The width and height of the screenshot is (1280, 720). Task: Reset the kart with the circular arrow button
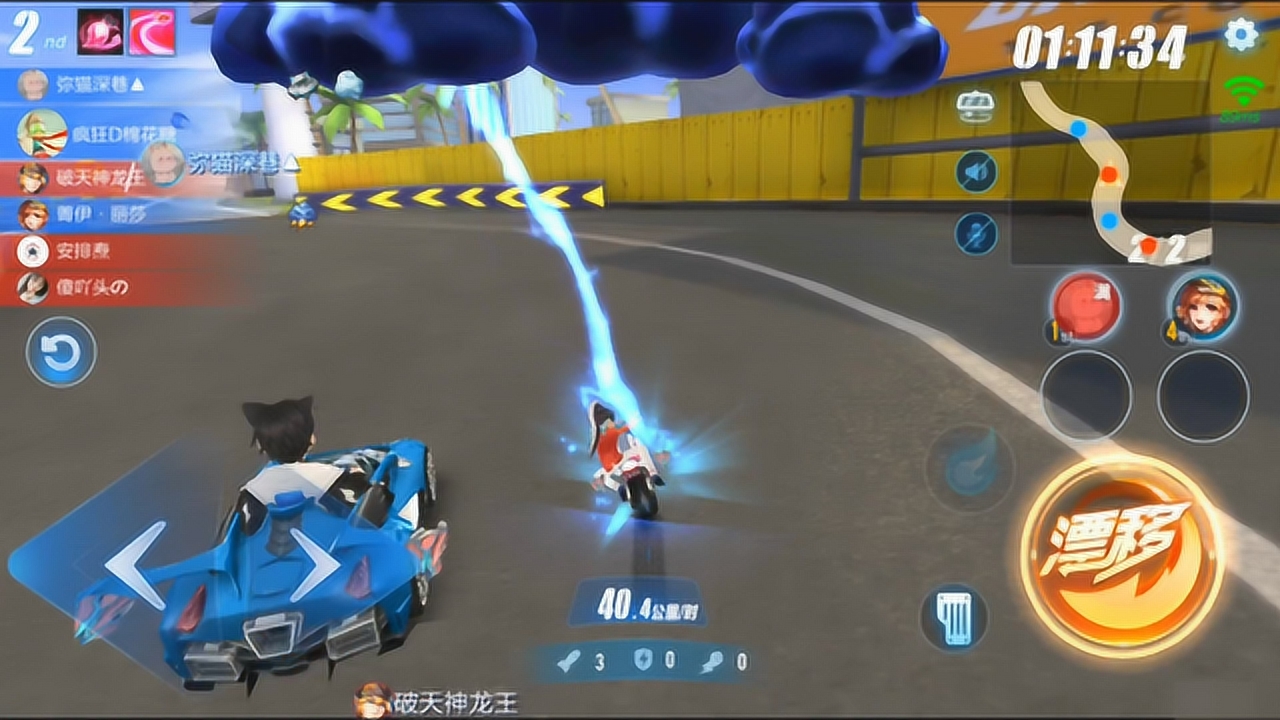click(61, 352)
